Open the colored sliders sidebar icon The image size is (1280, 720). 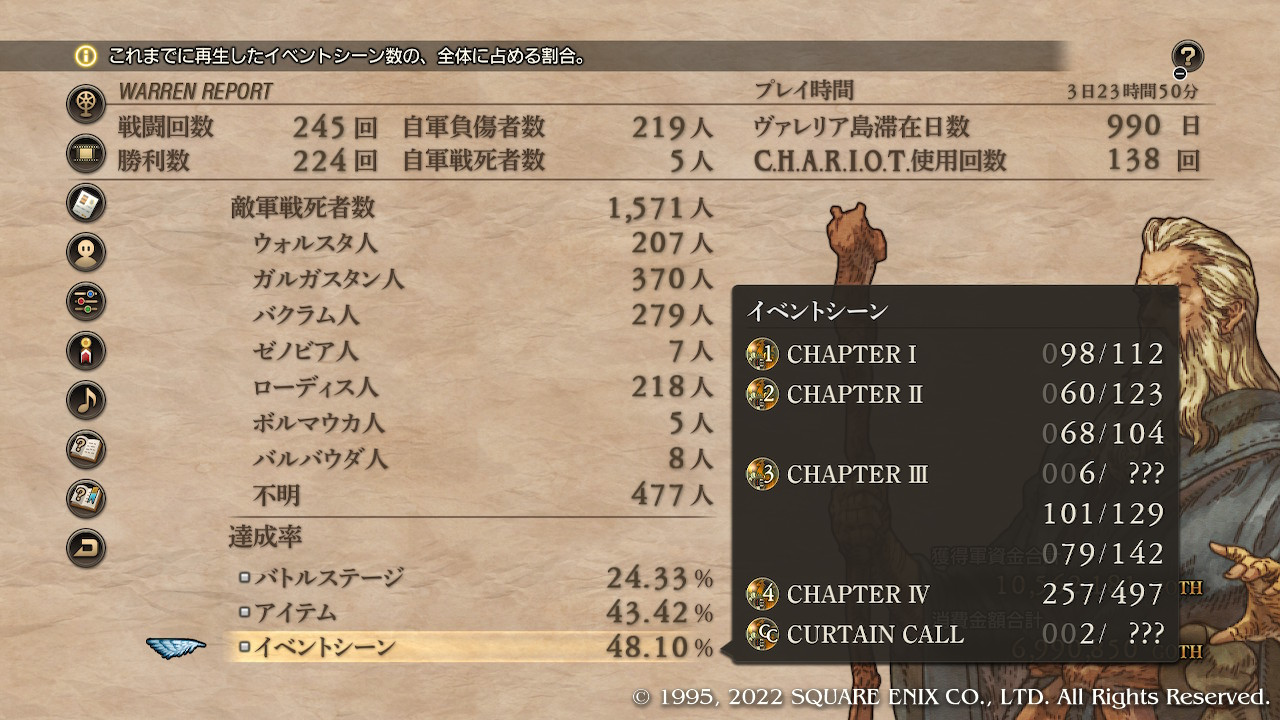point(87,301)
